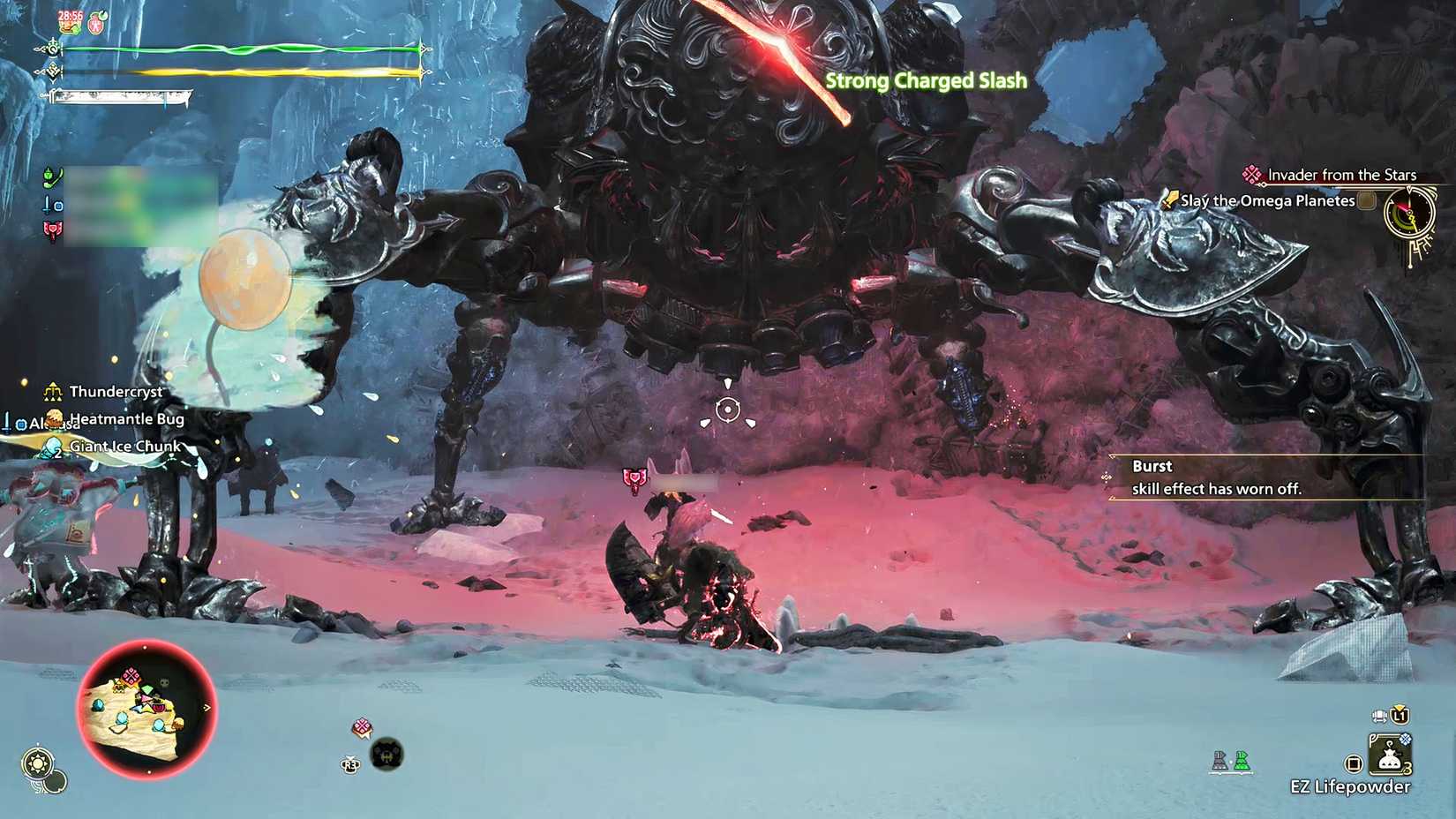Click the Strong Charged Slash attack label
Screen dimensions: 1456x819
click(x=925, y=80)
